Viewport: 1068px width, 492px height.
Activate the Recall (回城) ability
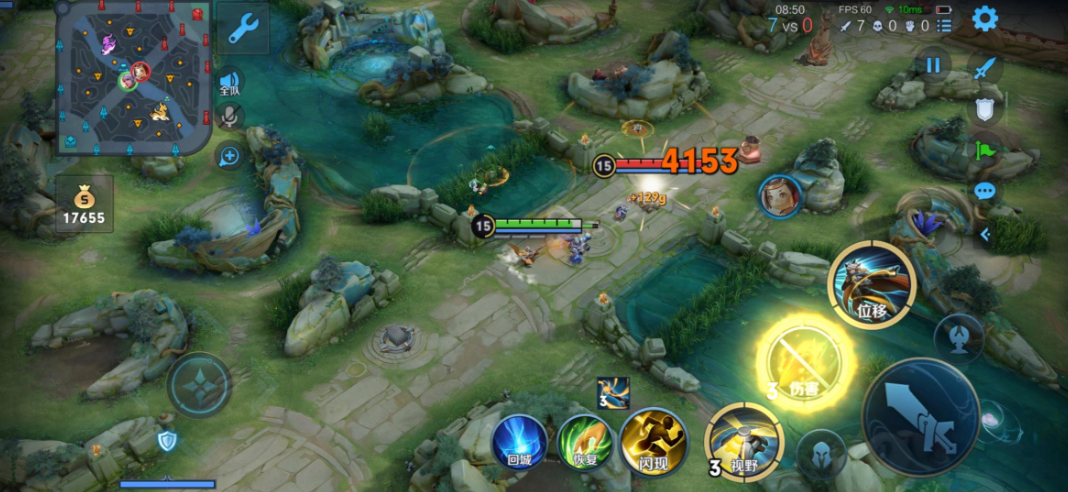pos(518,441)
